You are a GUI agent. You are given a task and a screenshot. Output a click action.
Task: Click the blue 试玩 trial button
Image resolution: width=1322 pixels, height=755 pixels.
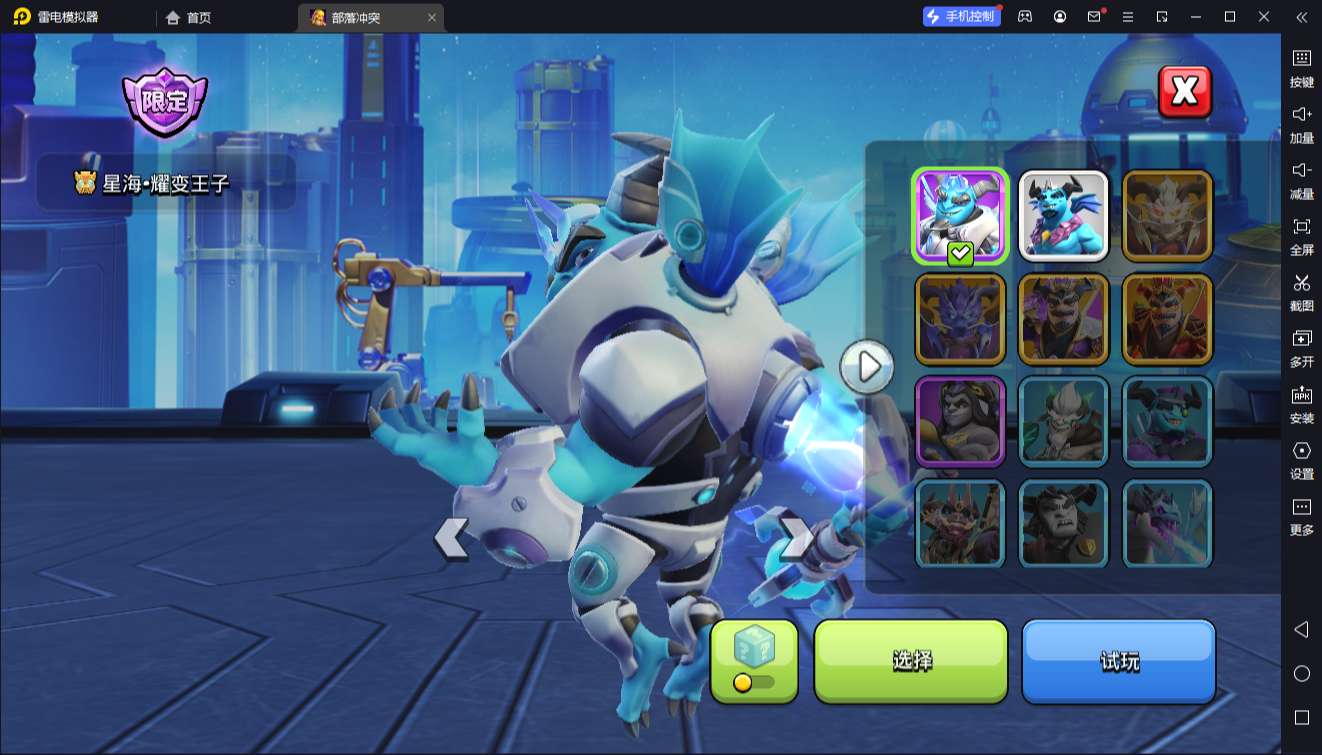(x=1118, y=661)
